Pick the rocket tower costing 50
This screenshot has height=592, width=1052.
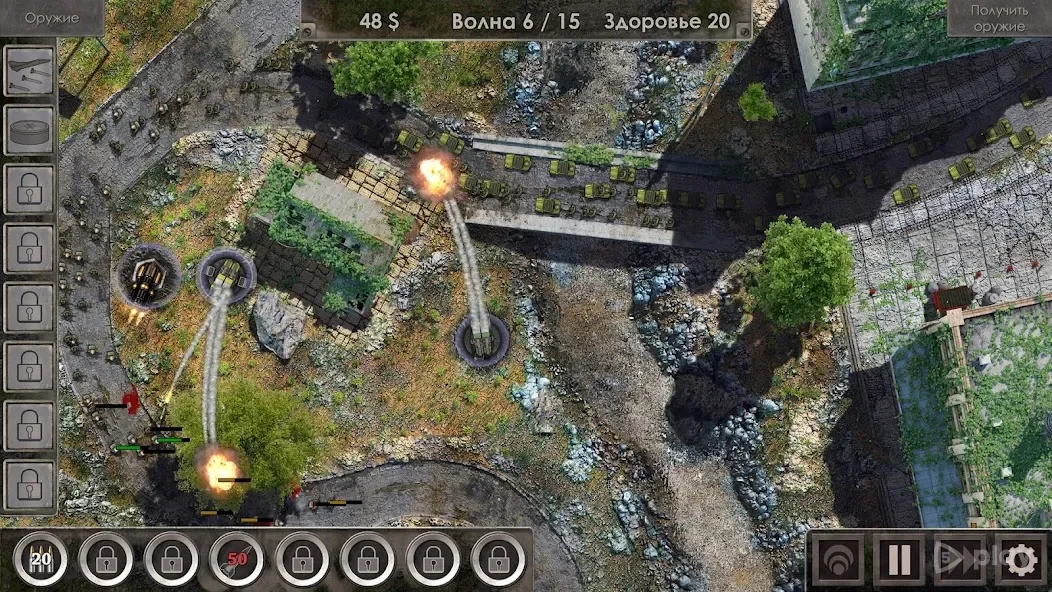tap(236, 559)
